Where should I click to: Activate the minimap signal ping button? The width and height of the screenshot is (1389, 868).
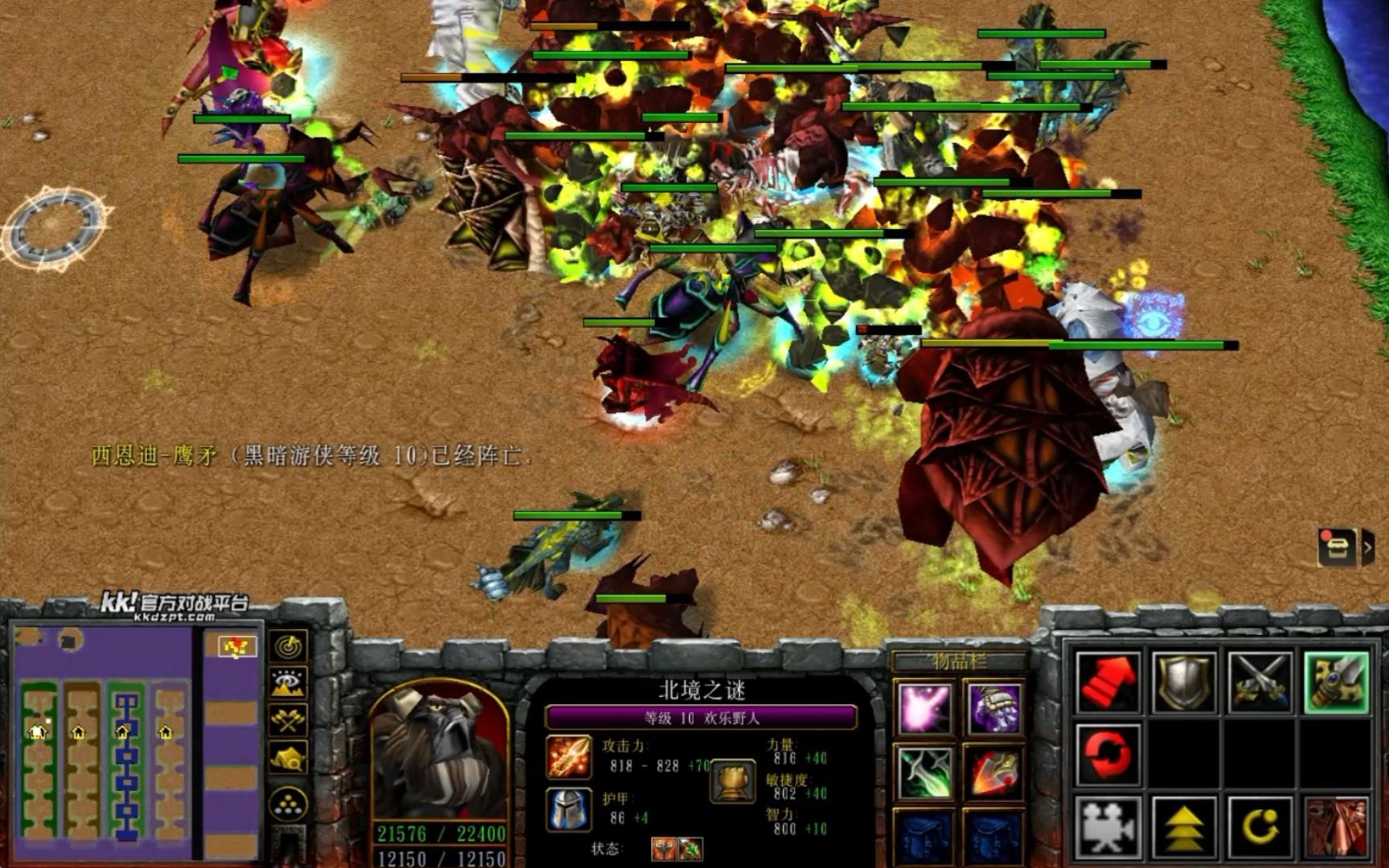(x=289, y=645)
